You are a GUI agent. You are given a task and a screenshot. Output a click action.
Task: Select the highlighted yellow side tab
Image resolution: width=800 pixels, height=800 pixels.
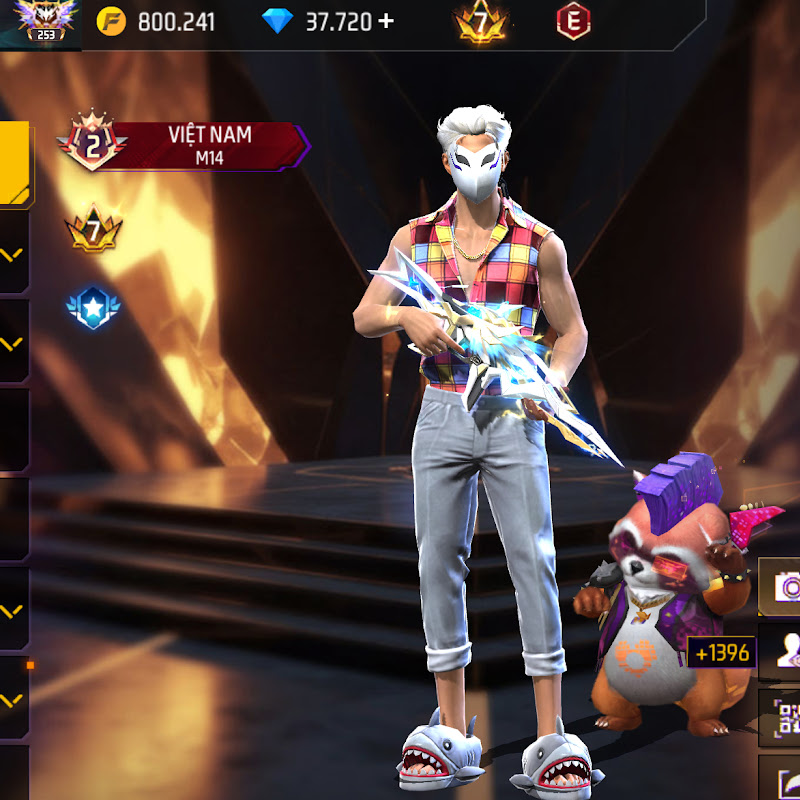point(14,164)
